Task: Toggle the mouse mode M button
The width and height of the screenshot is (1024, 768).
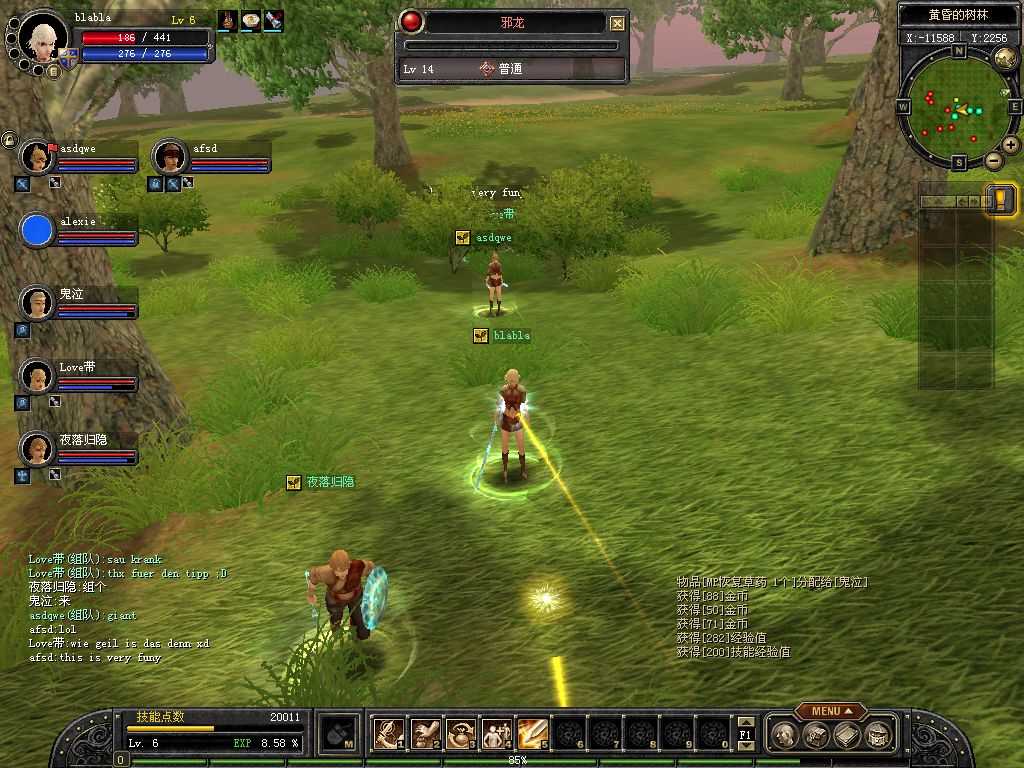Action: (x=339, y=734)
